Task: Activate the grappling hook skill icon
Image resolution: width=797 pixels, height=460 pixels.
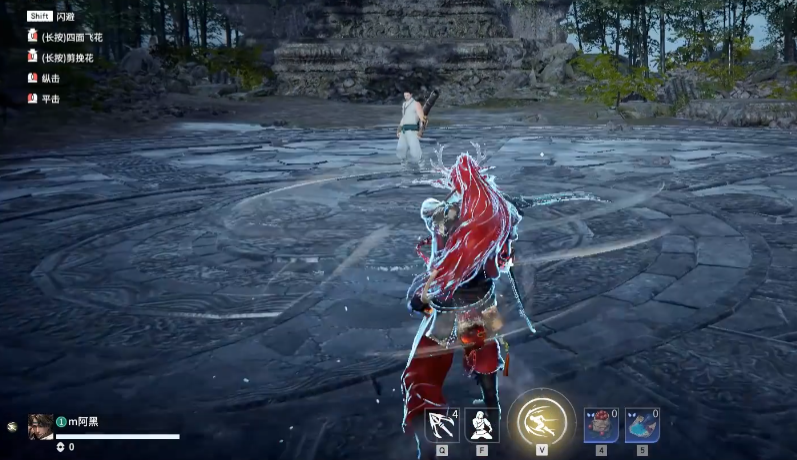Action: [441, 425]
